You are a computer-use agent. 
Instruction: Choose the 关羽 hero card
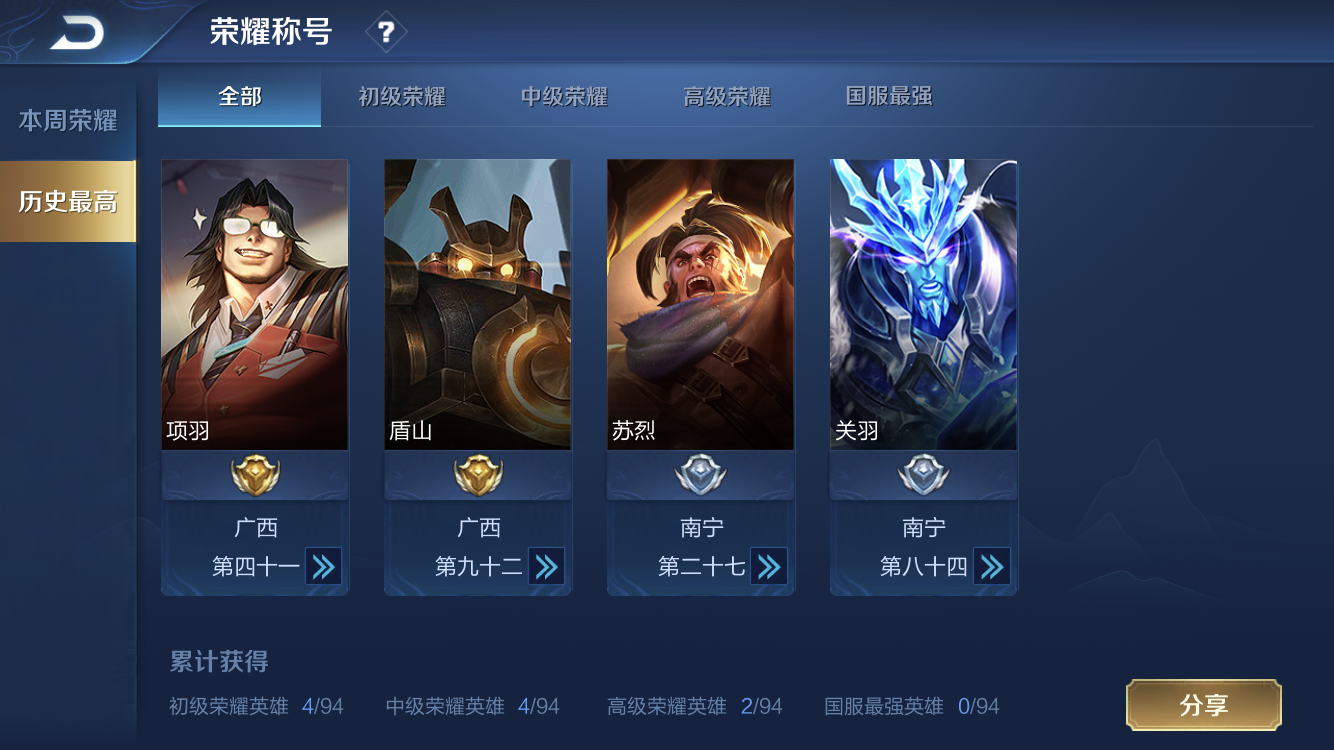[x=924, y=304]
